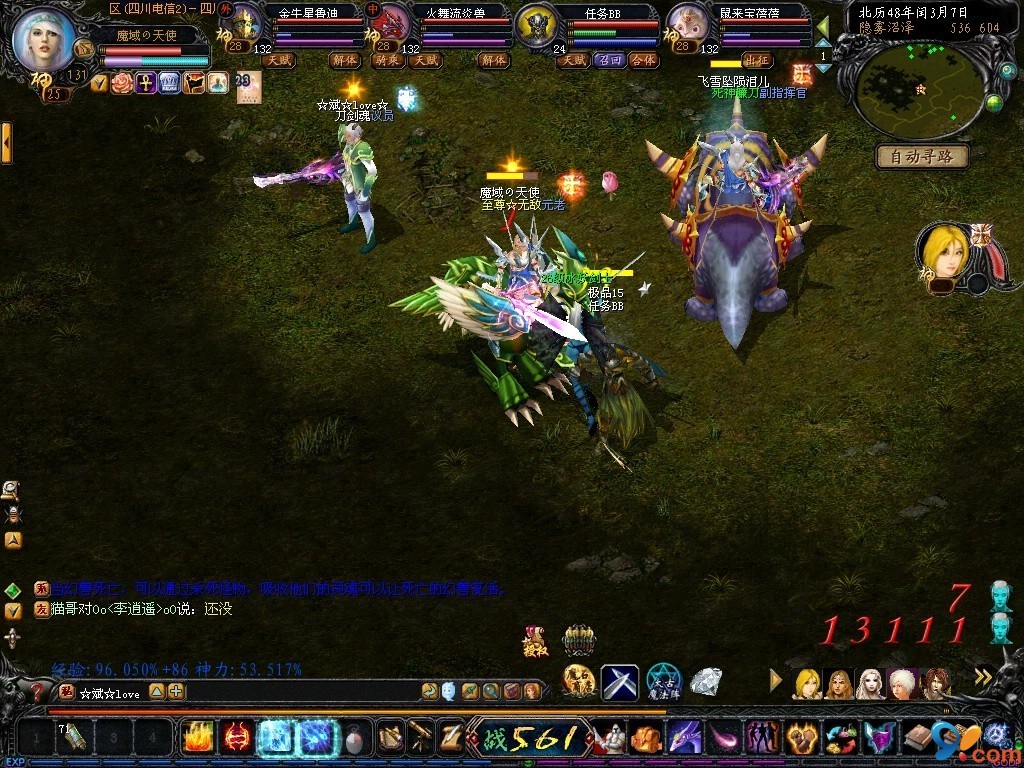Select the 任务BB pet portrait

pyautogui.click(x=537, y=28)
